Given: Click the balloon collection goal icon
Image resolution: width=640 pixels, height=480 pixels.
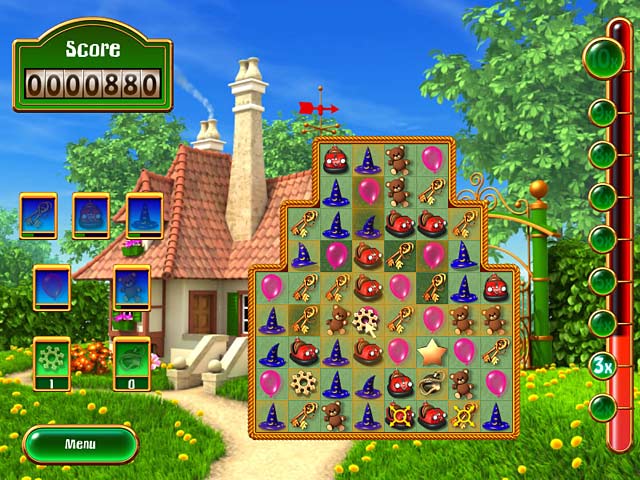Looking at the screenshot, I should [x=52, y=287].
